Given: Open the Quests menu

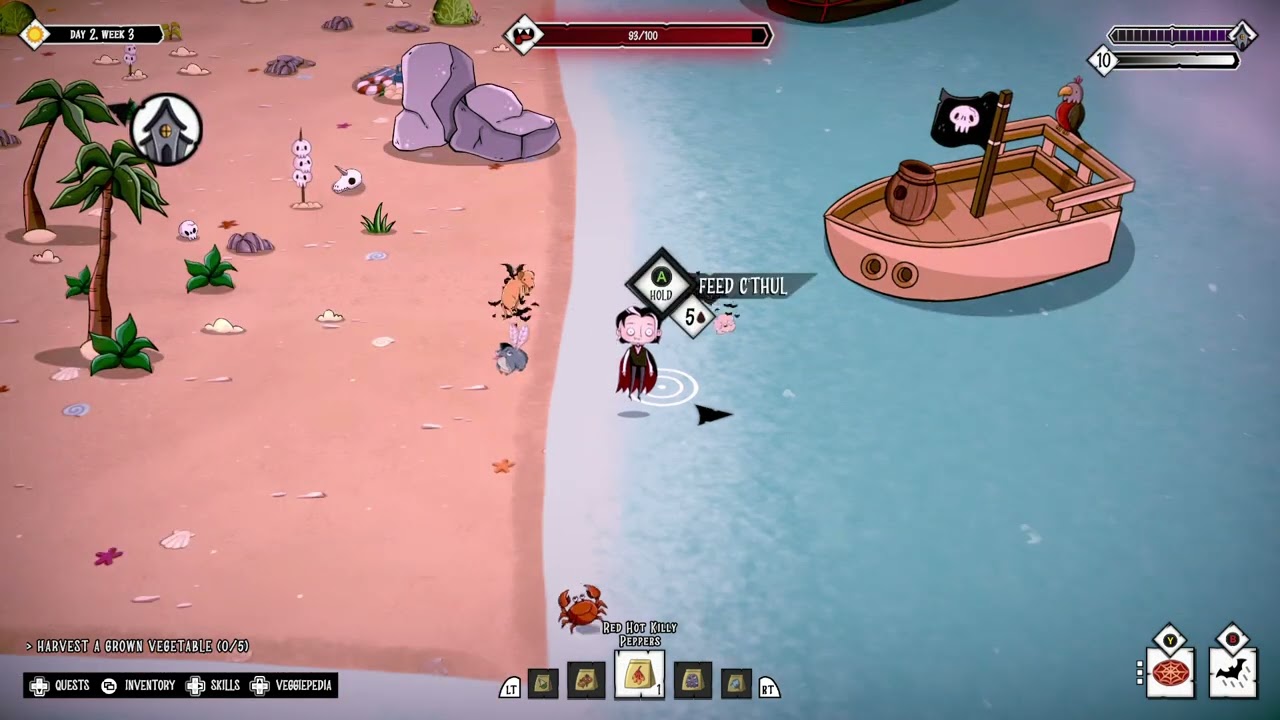Looking at the screenshot, I should (x=60, y=686).
